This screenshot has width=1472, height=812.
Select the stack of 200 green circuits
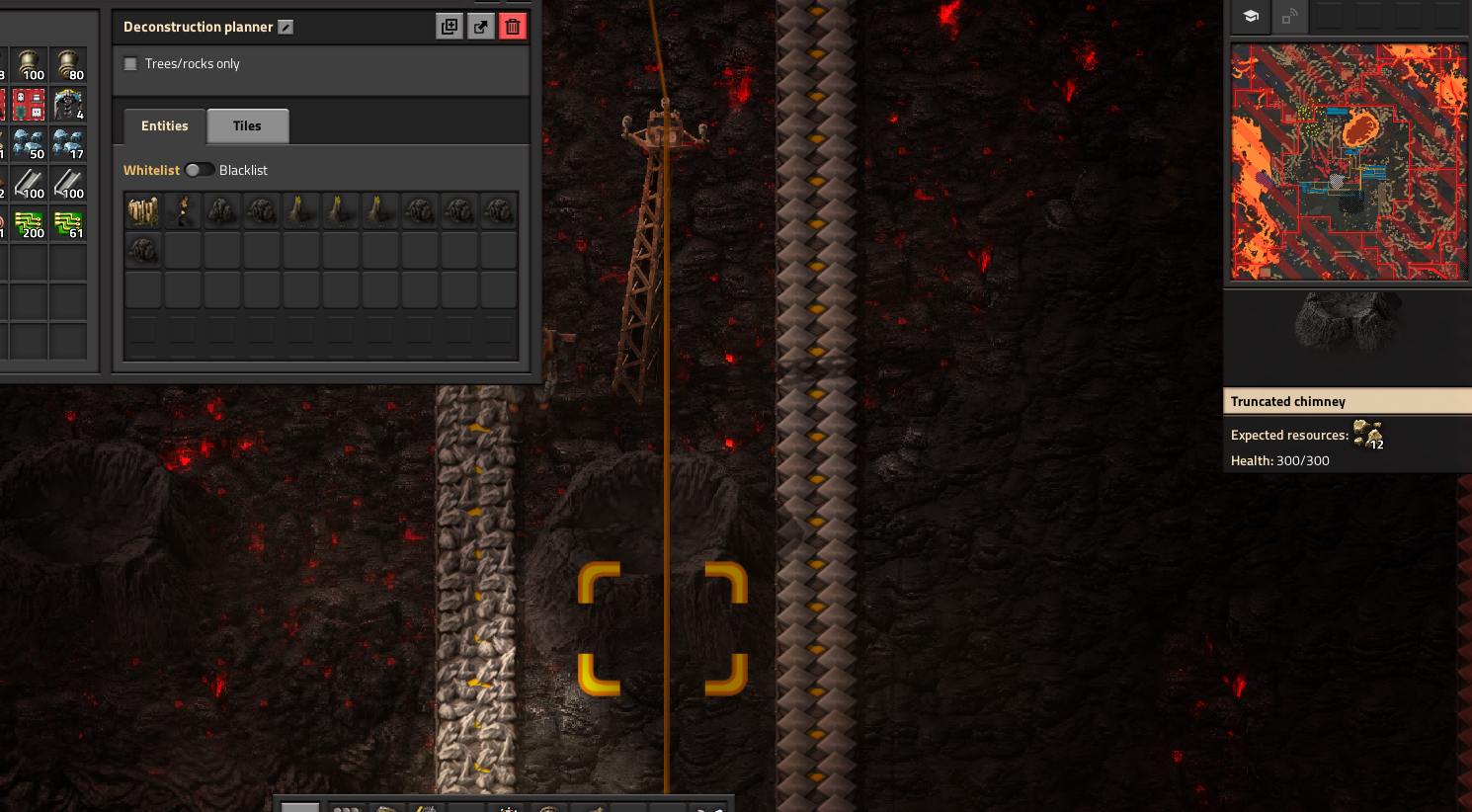(x=29, y=223)
